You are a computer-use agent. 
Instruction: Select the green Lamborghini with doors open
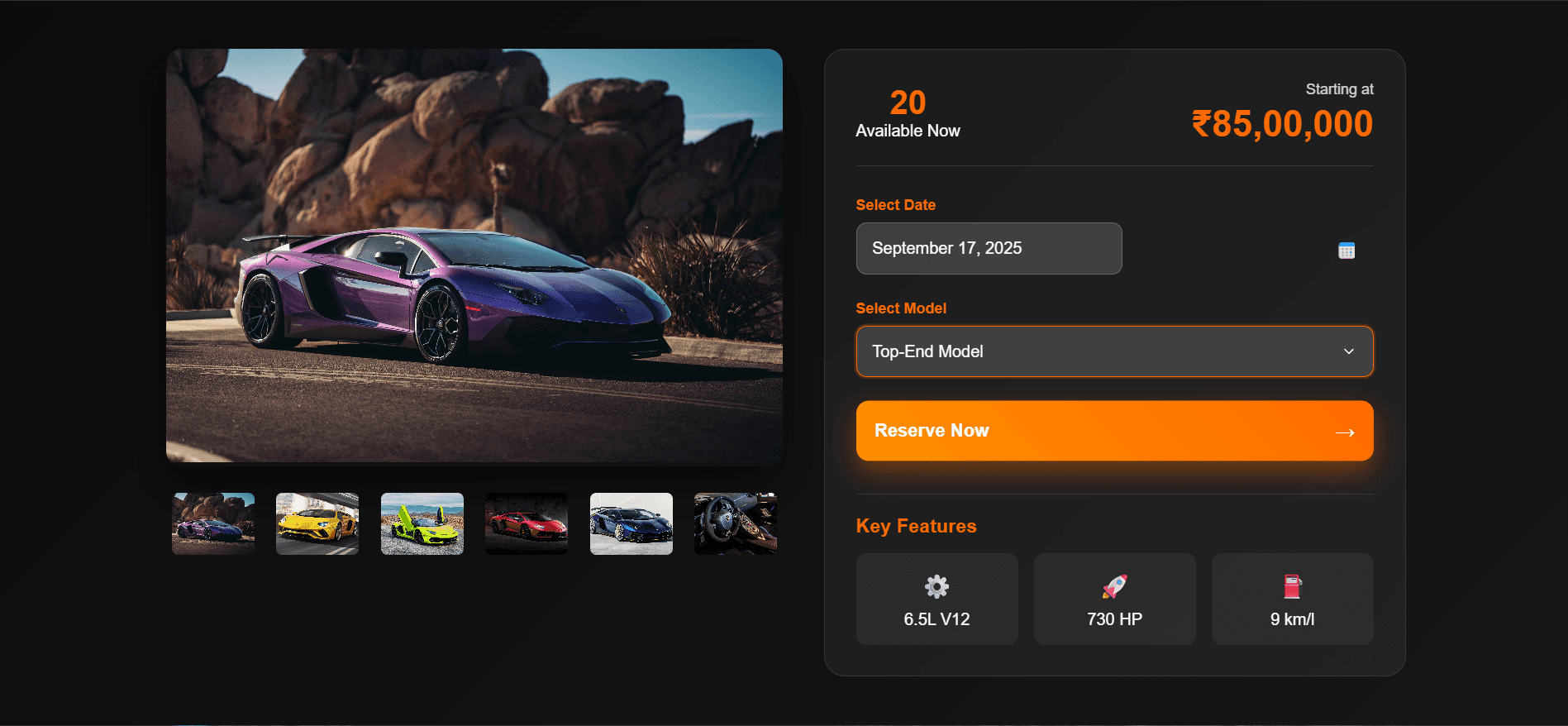coord(422,523)
